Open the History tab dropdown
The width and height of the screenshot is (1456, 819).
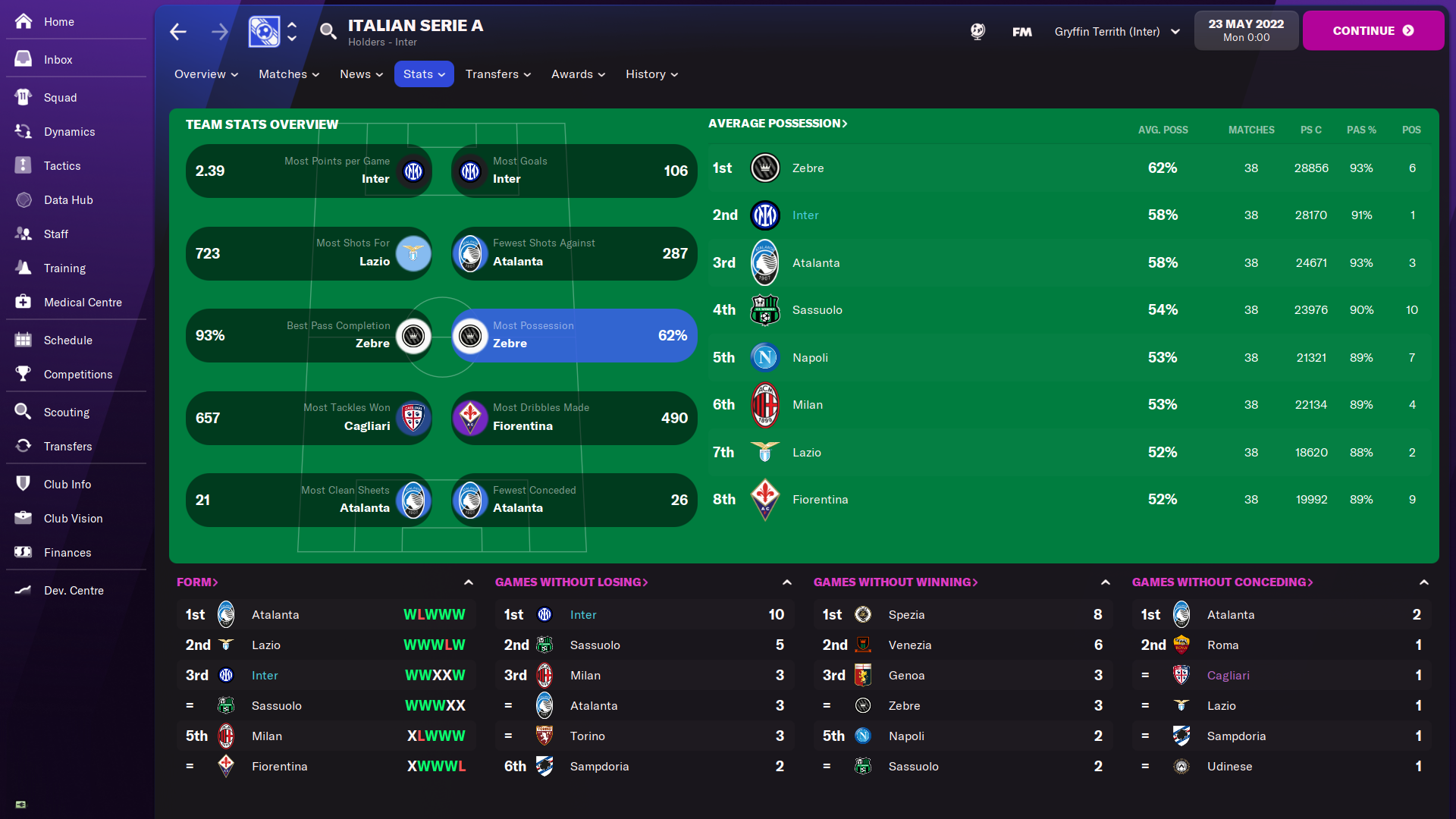(x=651, y=74)
